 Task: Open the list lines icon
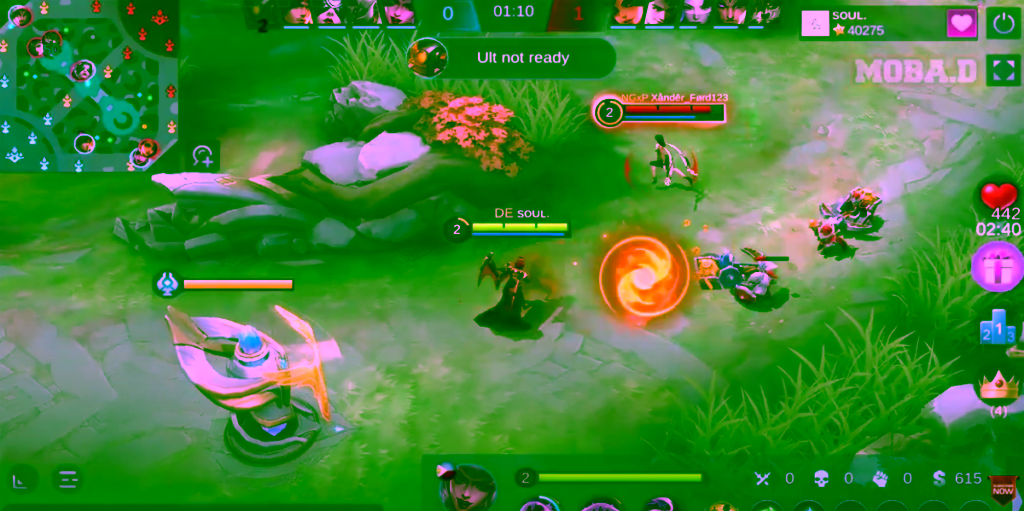[x=68, y=480]
